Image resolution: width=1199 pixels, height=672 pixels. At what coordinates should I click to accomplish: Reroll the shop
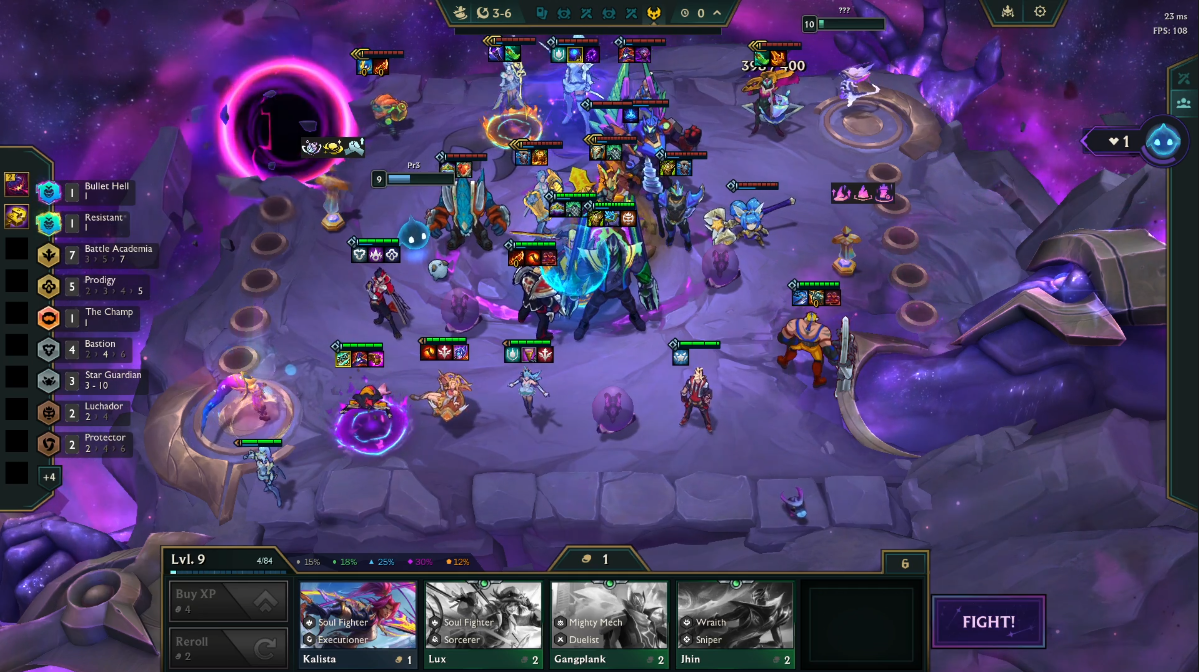point(228,647)
